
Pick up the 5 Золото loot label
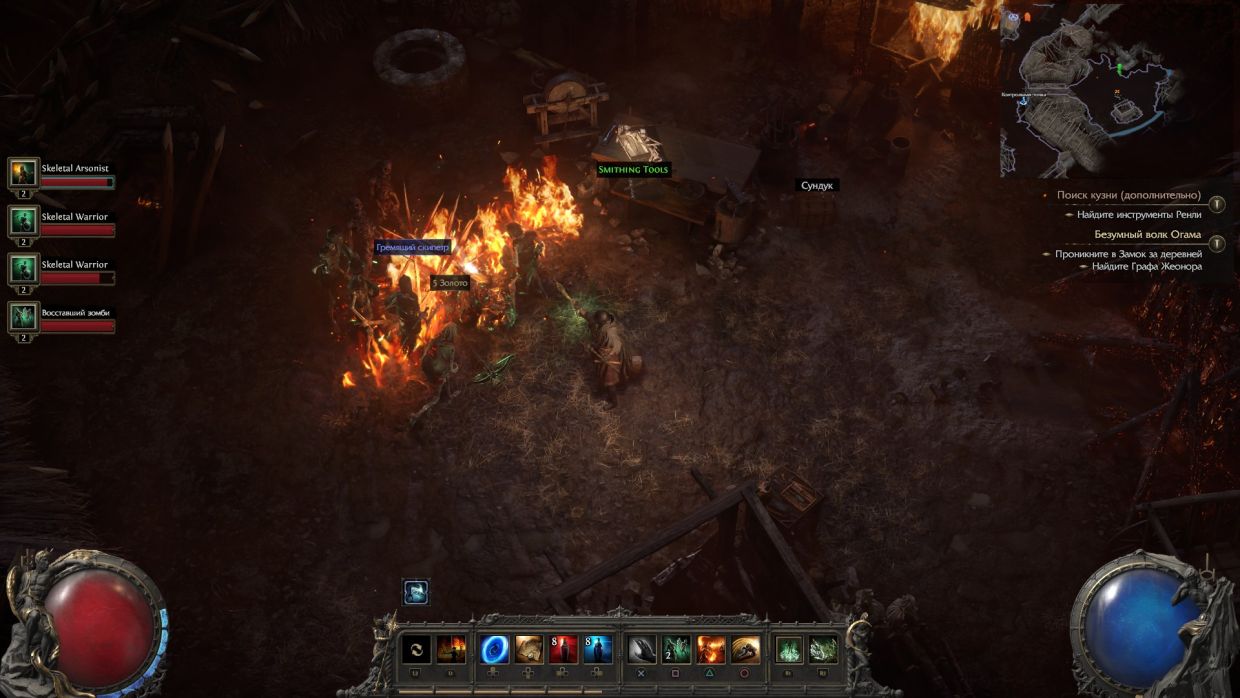click(x=450, y=283)
